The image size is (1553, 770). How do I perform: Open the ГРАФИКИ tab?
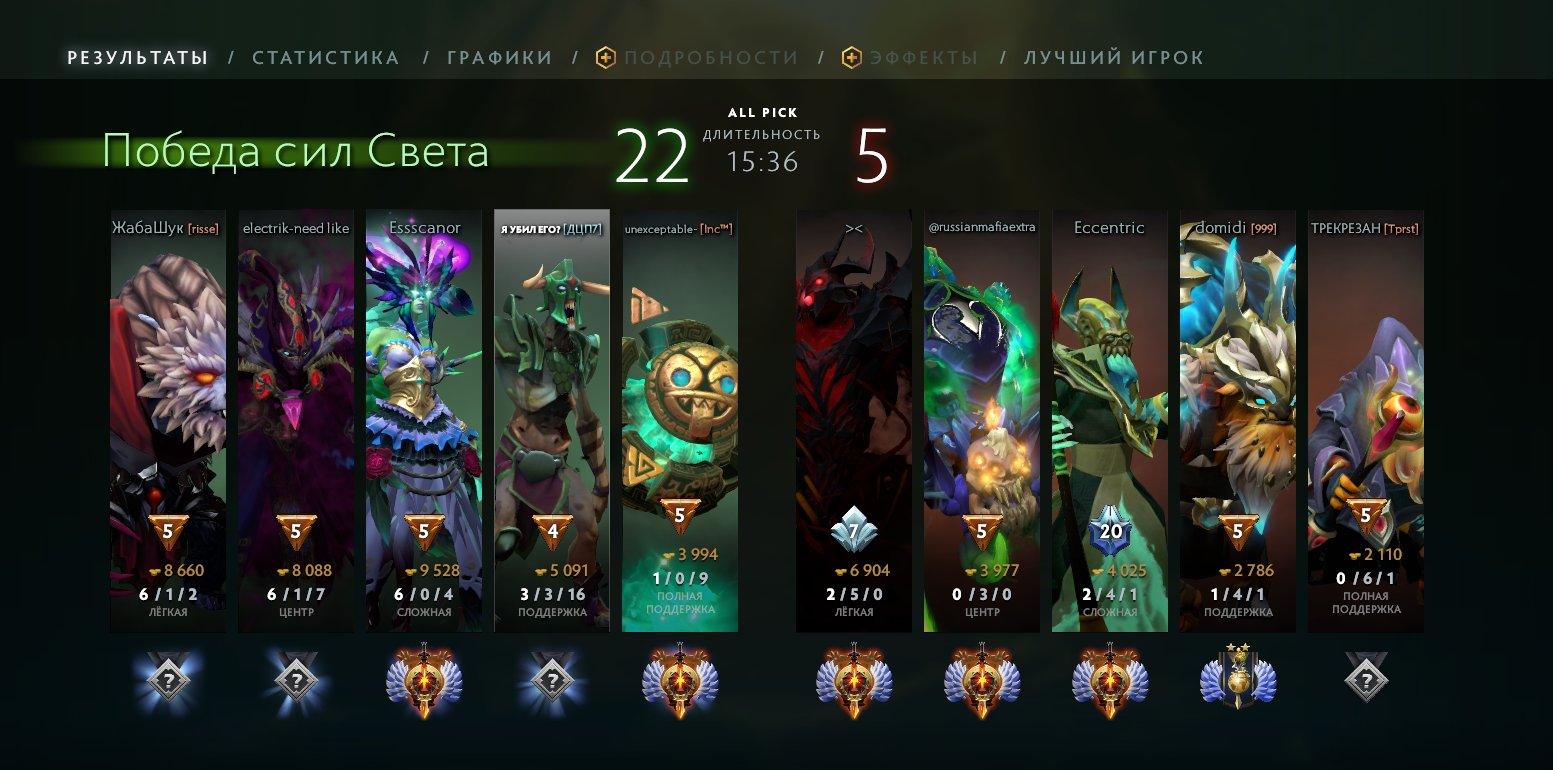point(500,57)
